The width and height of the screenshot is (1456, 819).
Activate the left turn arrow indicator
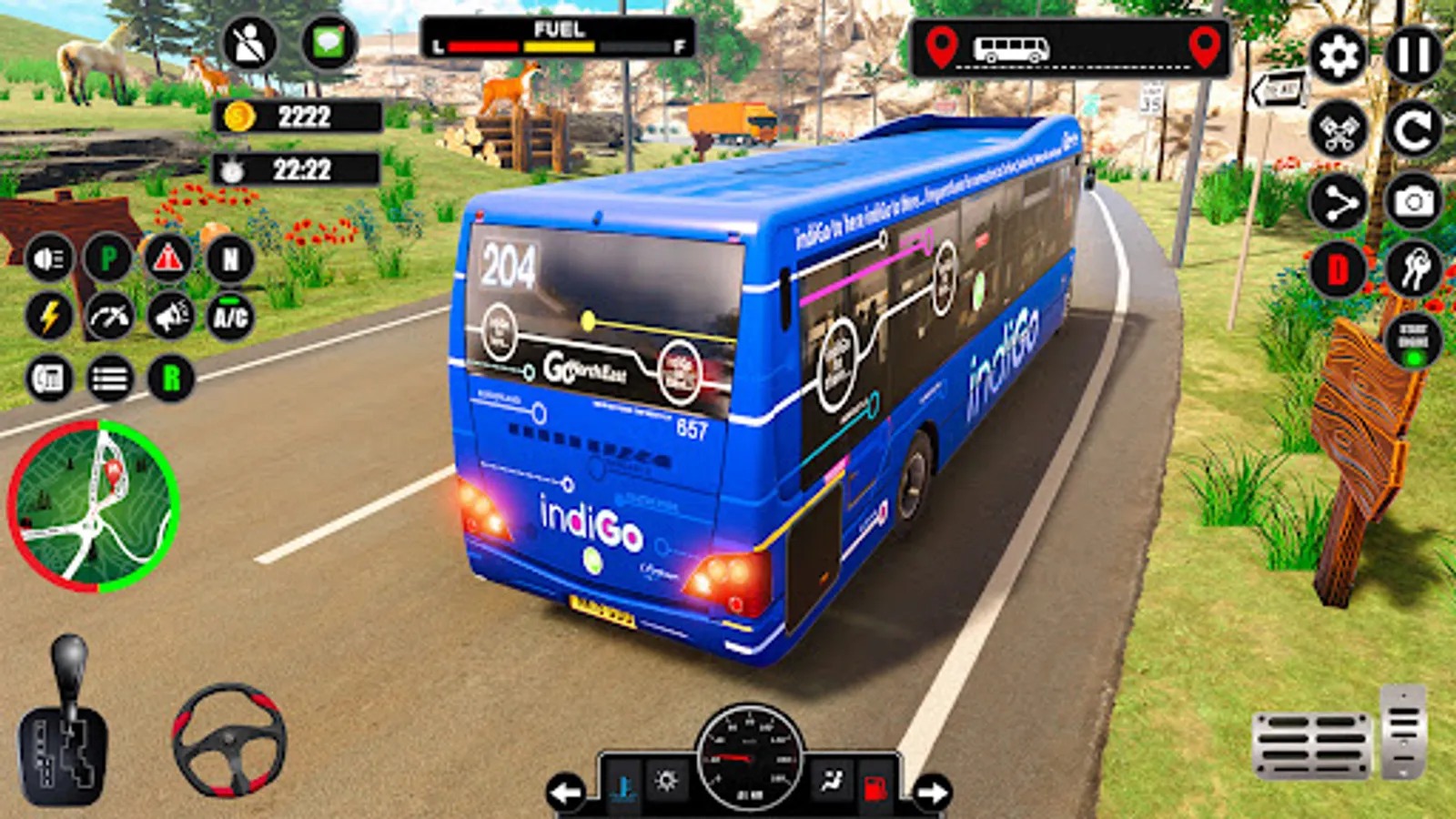click(566, 792)
